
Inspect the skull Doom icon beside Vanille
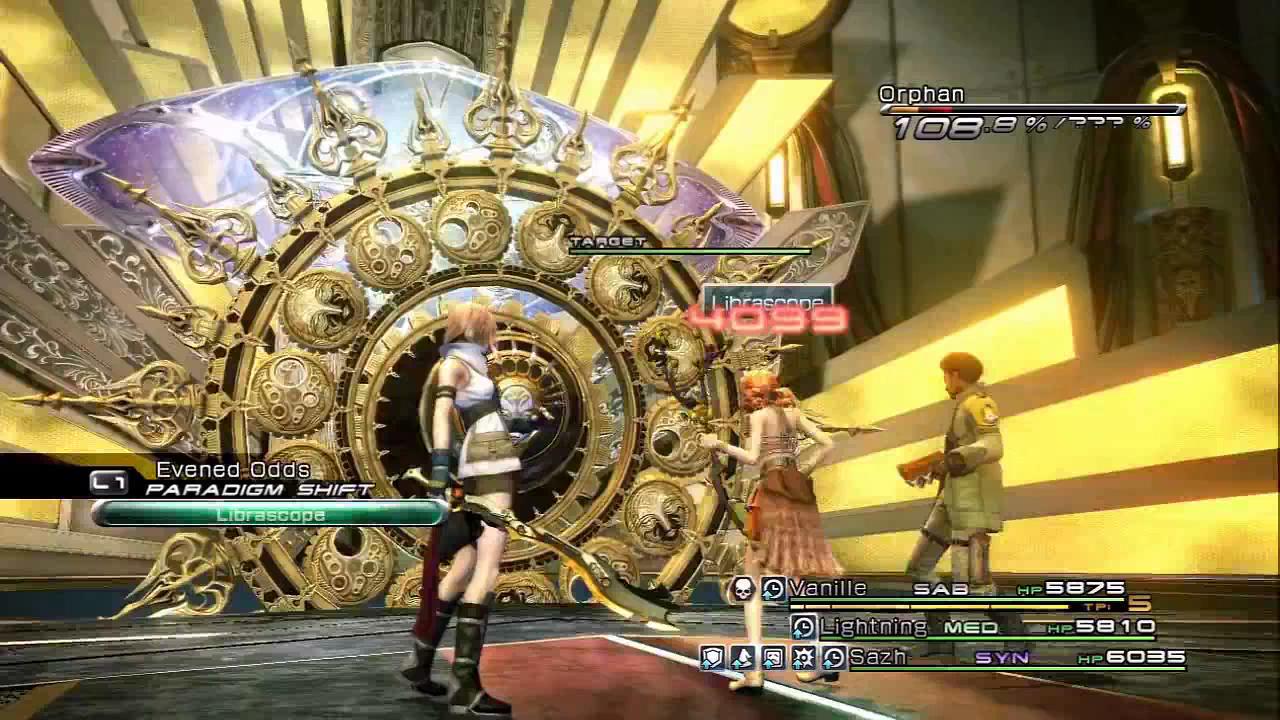(x=741, y=589)
